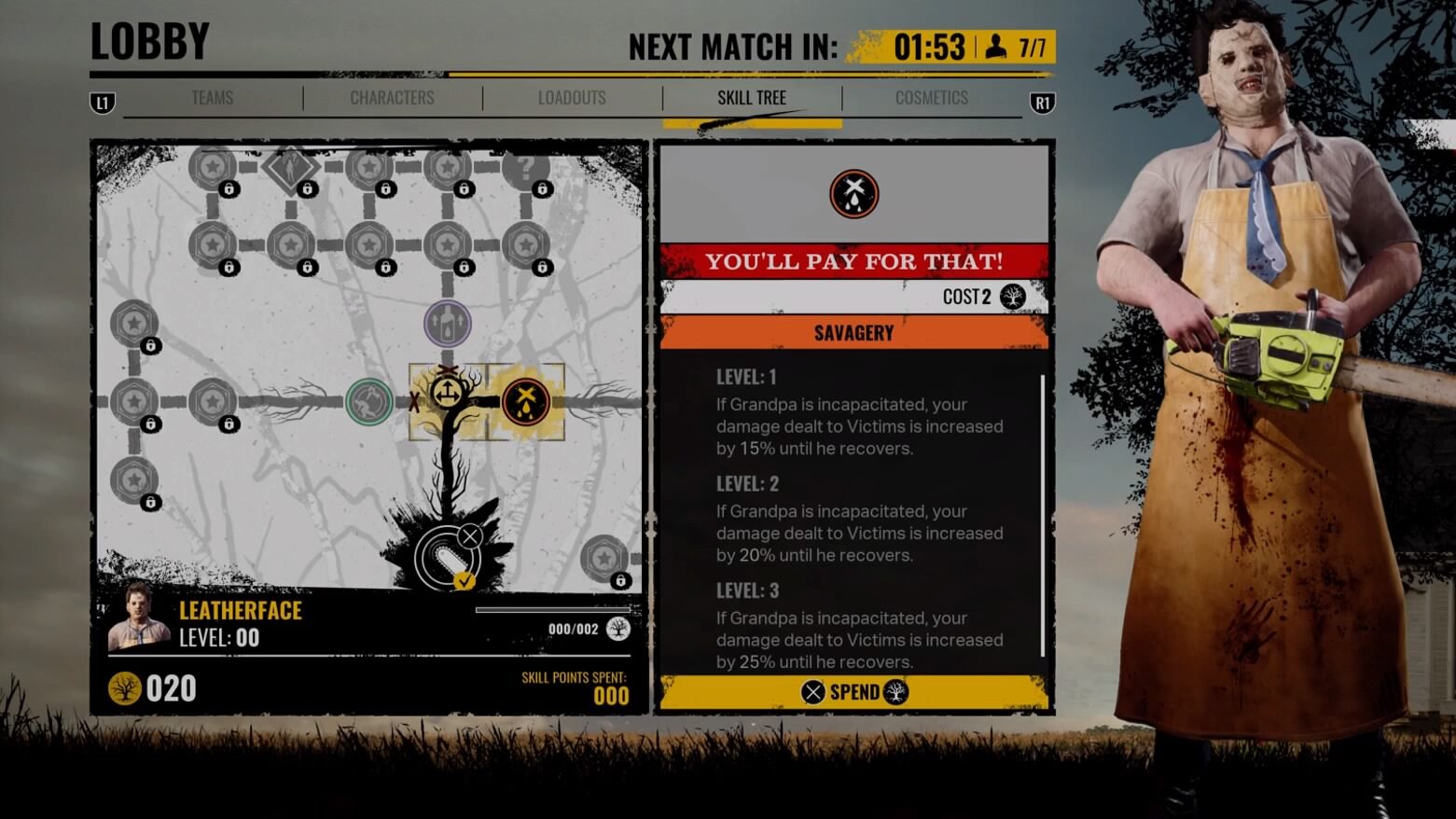Click the skill description scrollbar

[1042, 515]
